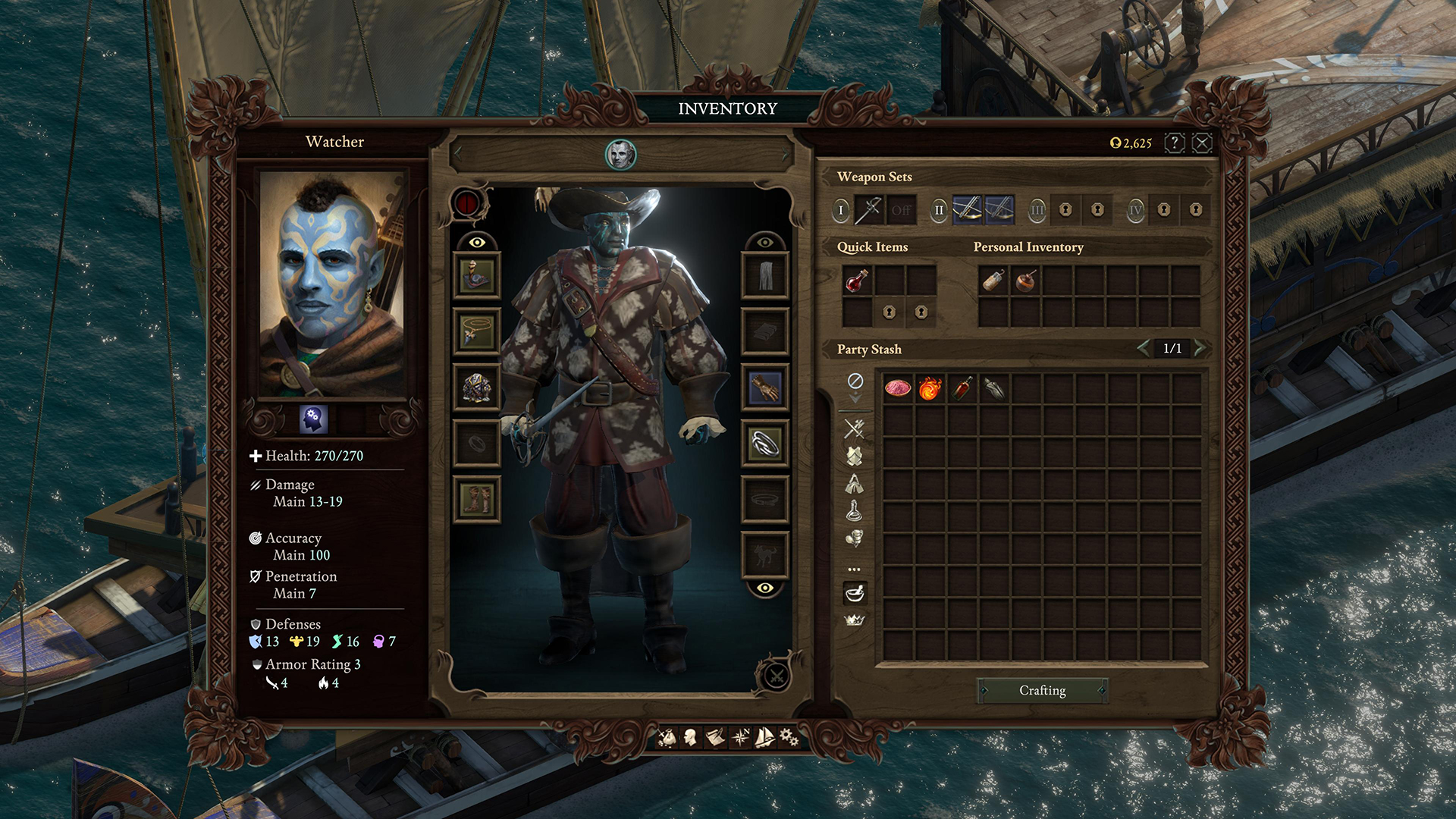Image resolution: width=1456 pixels, height=819 pixels.
Task: Select the red health potion quick item
Action: pyautogui.click(x=857, y=279)
